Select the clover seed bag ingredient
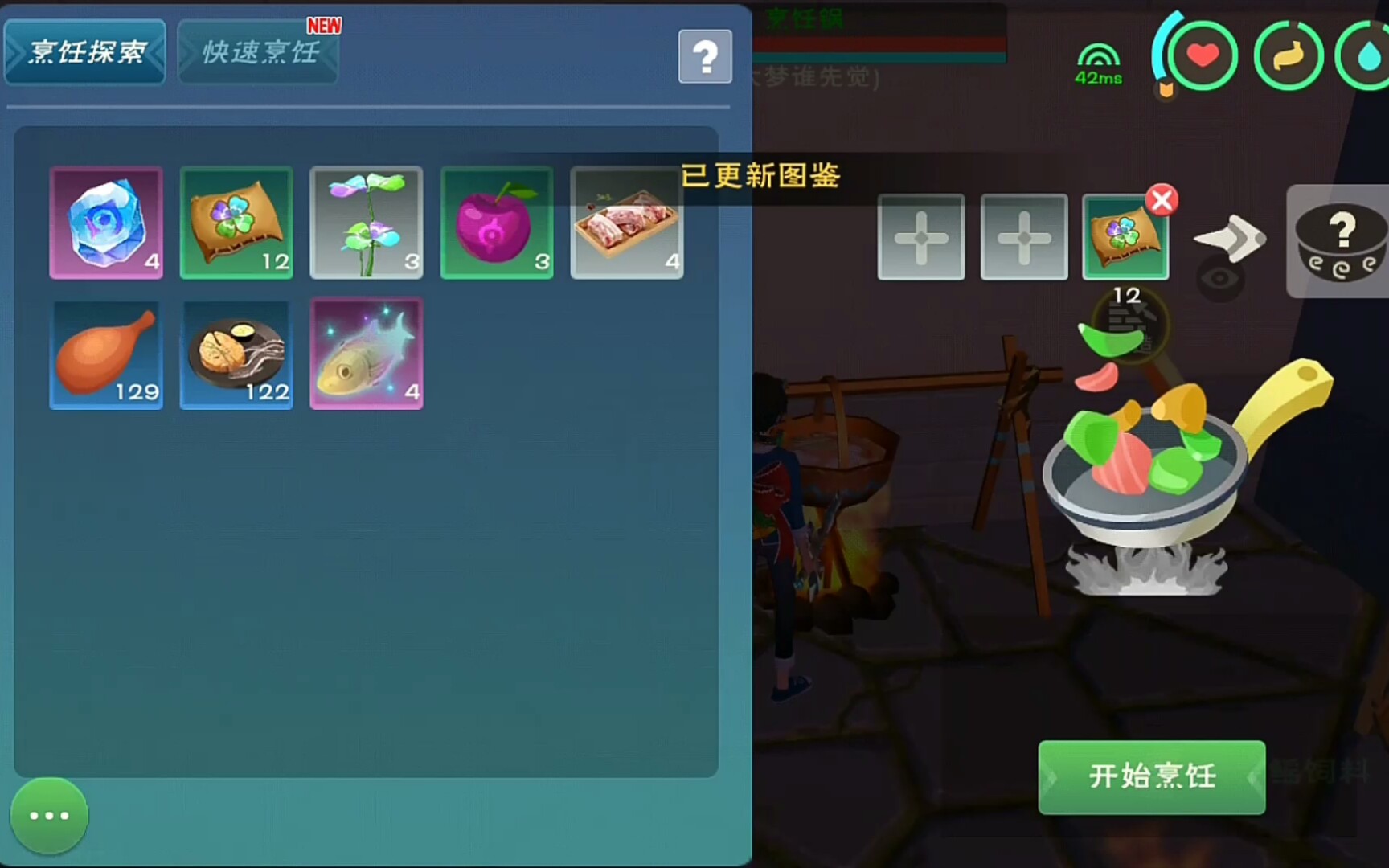 tap(236, 223)
